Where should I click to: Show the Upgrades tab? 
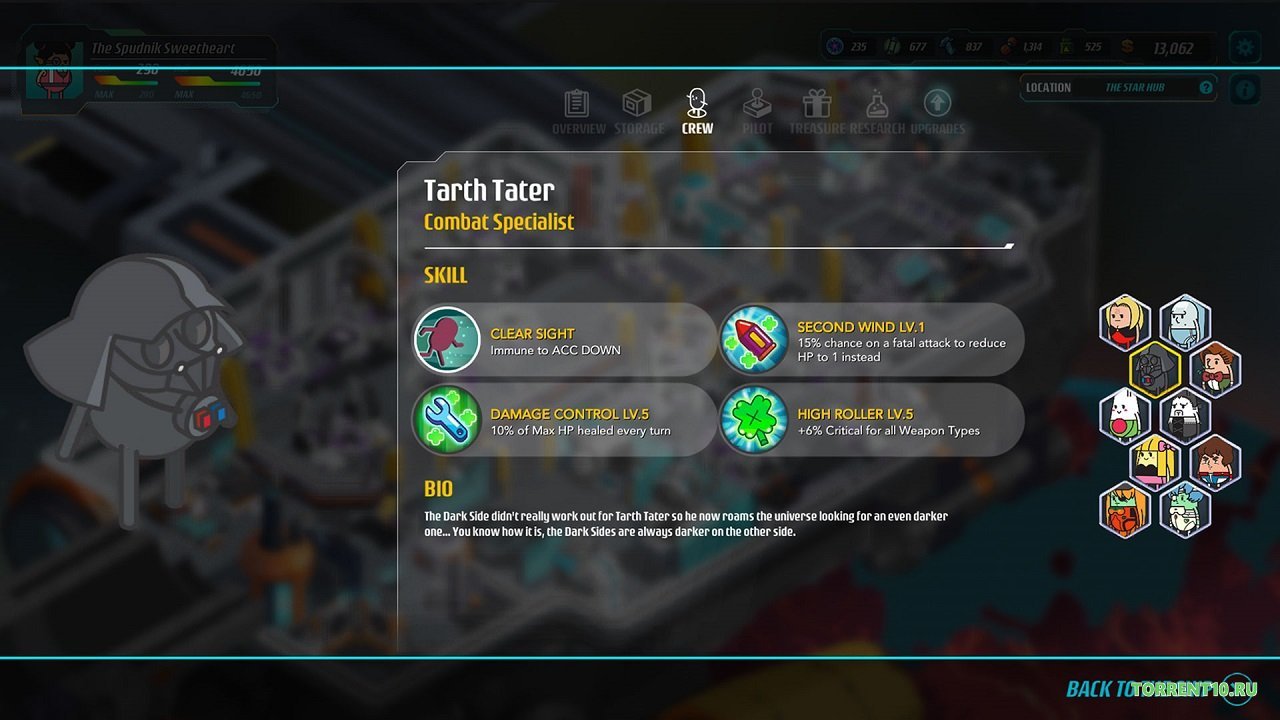937,111
